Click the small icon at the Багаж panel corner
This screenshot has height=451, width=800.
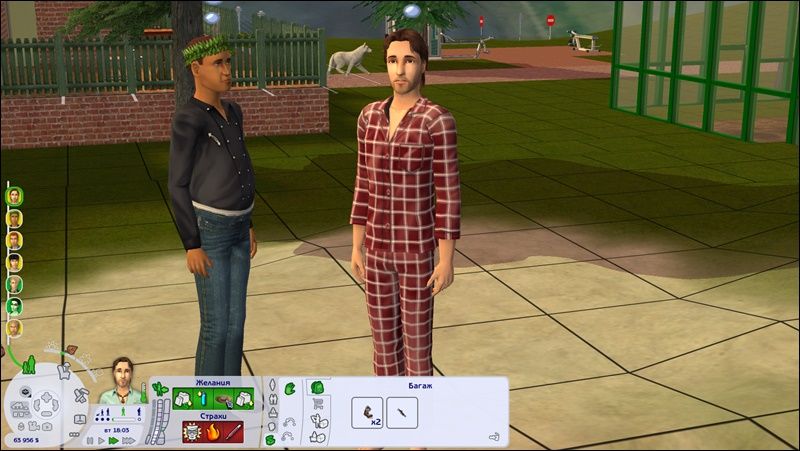click(x=494, y=436)
